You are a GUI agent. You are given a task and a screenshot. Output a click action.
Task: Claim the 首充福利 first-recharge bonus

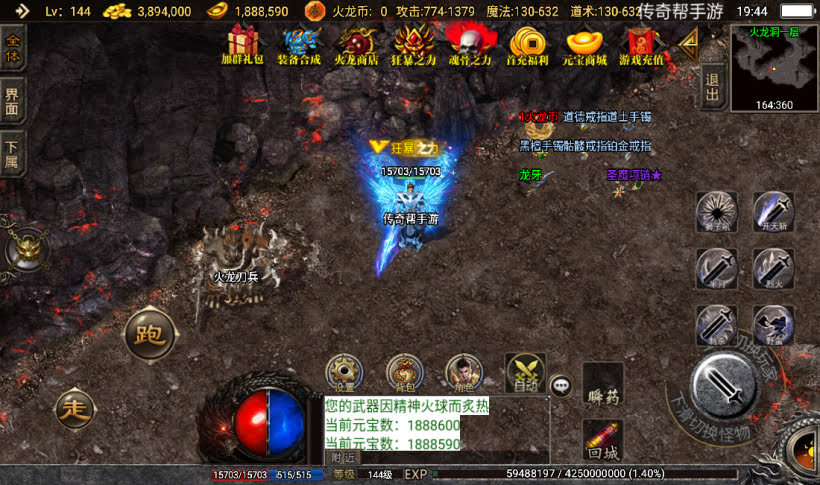tap(526, 43)
